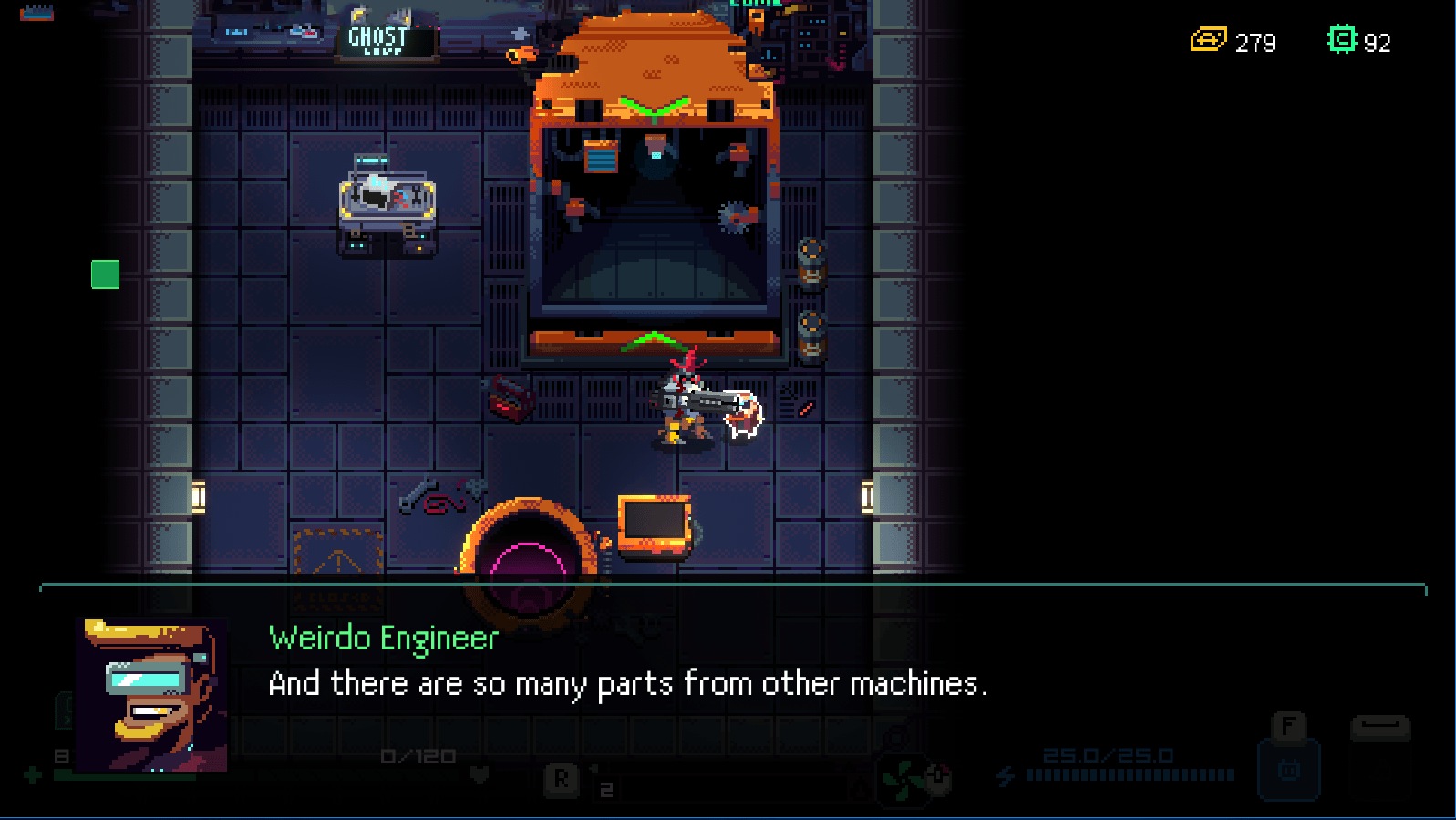Advance the Weirdo Engineer dialogue line
This screenshot has width=1456, height=820.
click(627, 684)
